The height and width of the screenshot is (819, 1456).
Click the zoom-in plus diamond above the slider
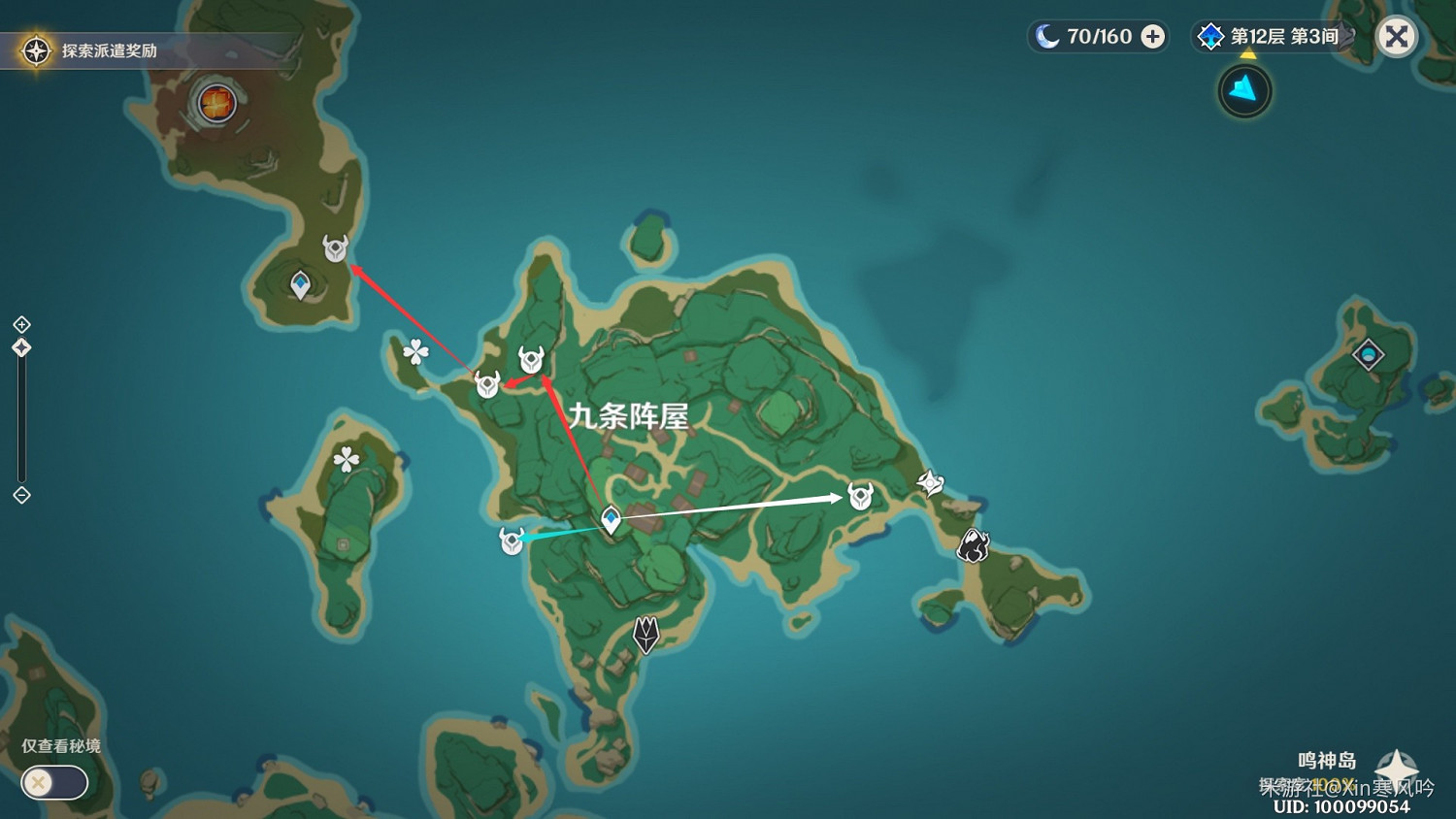[x=21, y=324]
